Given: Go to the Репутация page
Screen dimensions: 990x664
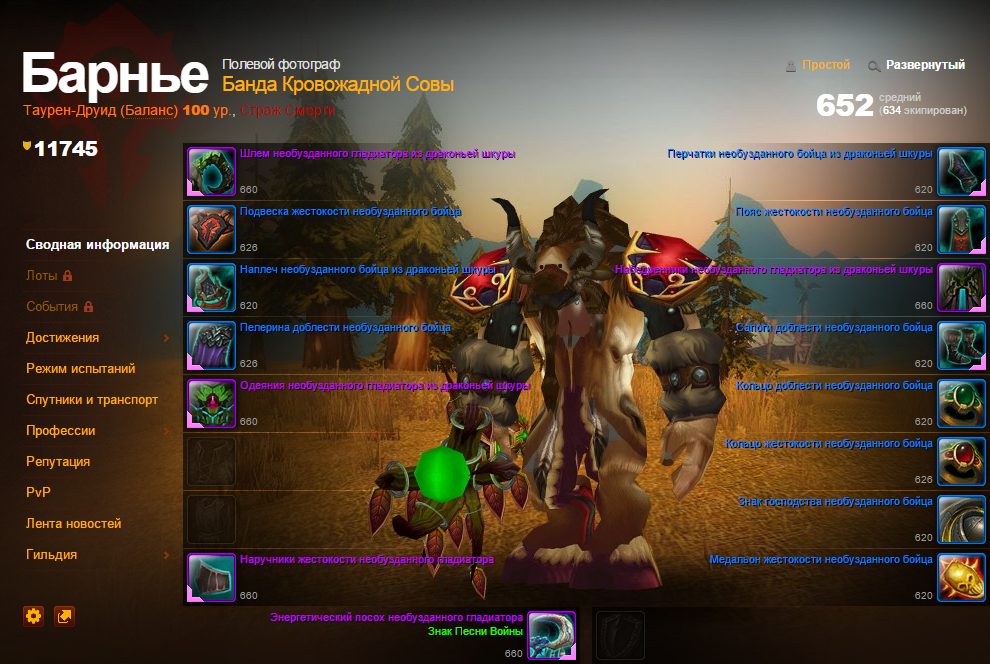Looking at the screenshot, I should tap(58, 462).
